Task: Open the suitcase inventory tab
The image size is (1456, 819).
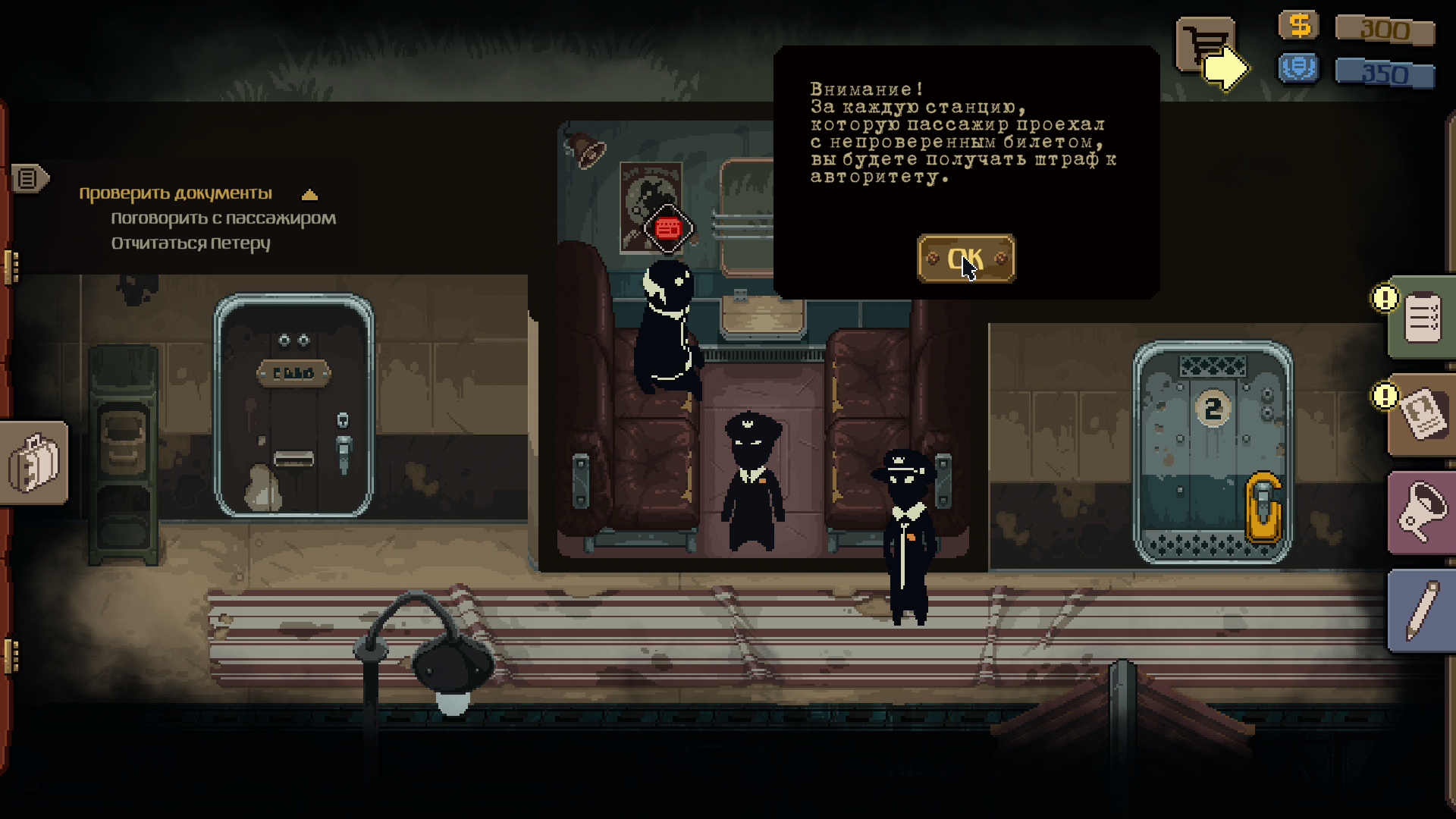Action: (34, 462)
